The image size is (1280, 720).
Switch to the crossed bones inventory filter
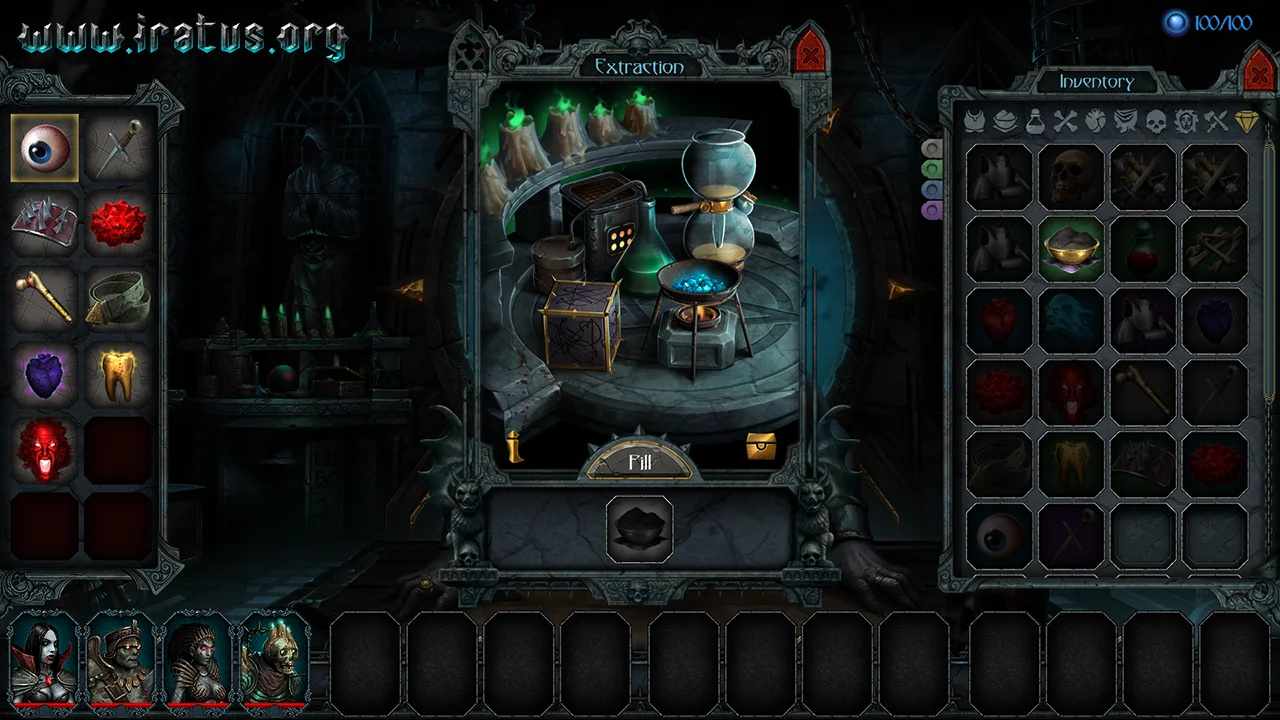point(1066,122)
